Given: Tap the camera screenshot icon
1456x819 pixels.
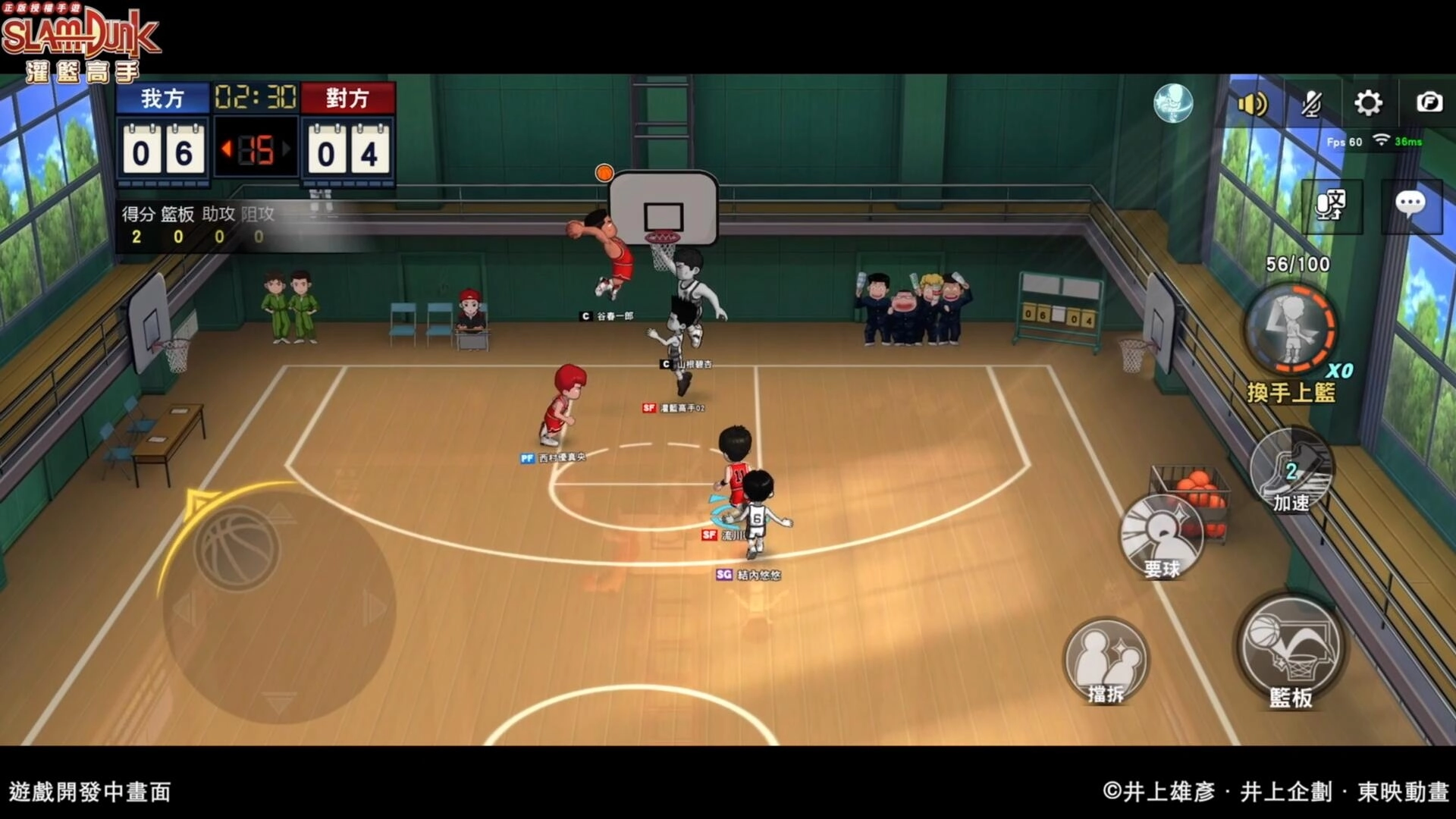Looking at the screenshot, I should 1429,102.
